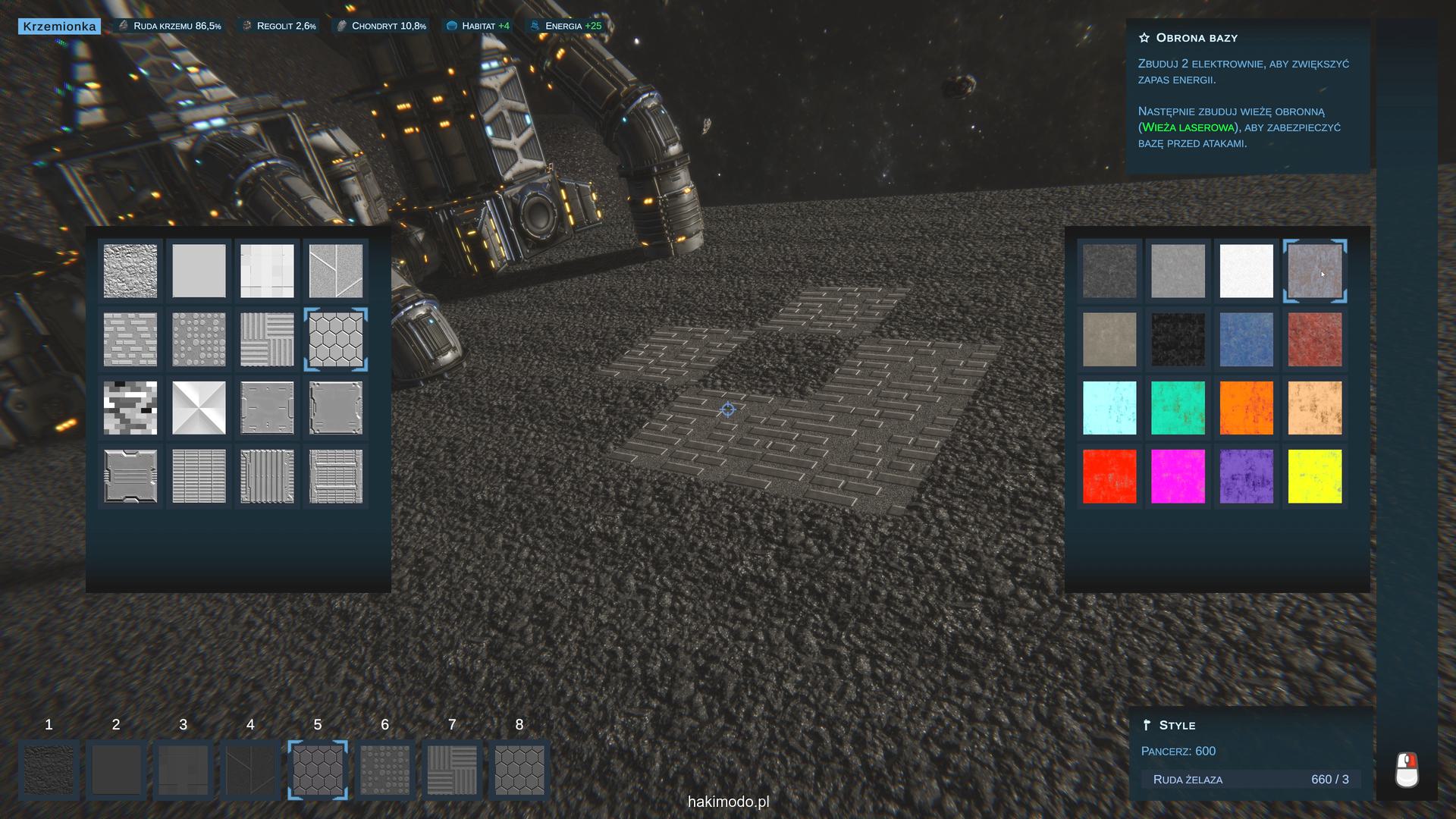The width and height of the screenshot is (1456, 819).
Task: Apply the white color swatch
Action: point(1246,271)
